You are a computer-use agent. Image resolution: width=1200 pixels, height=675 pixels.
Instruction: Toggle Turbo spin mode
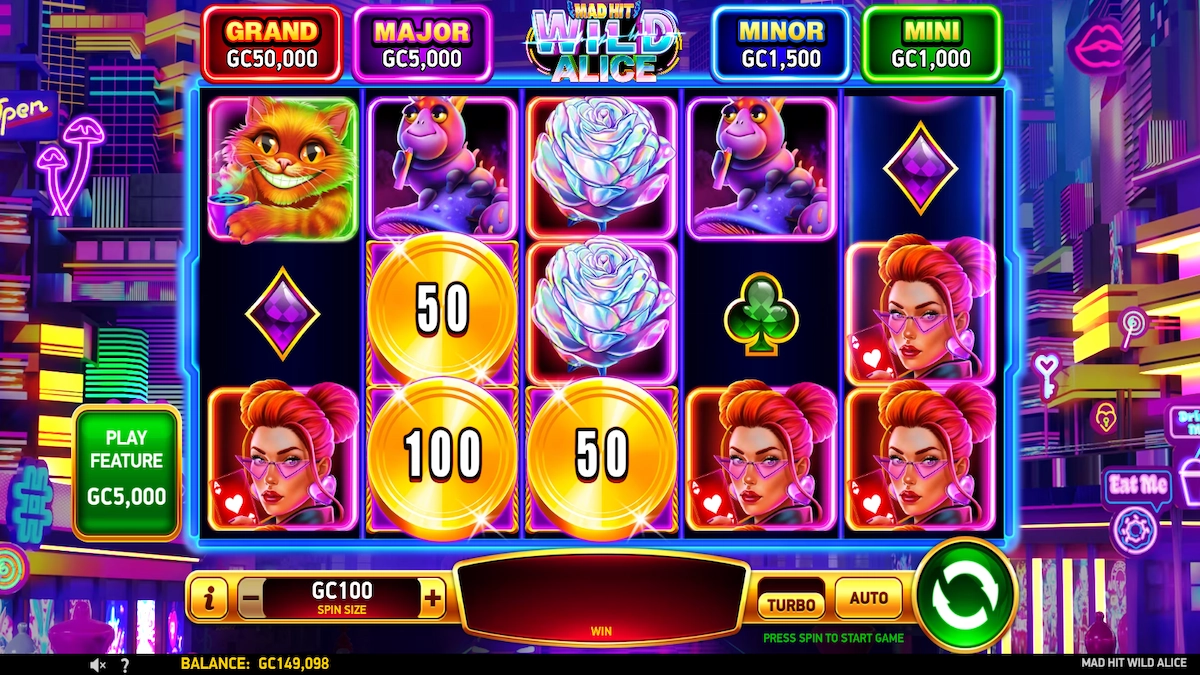pos(791,604)
